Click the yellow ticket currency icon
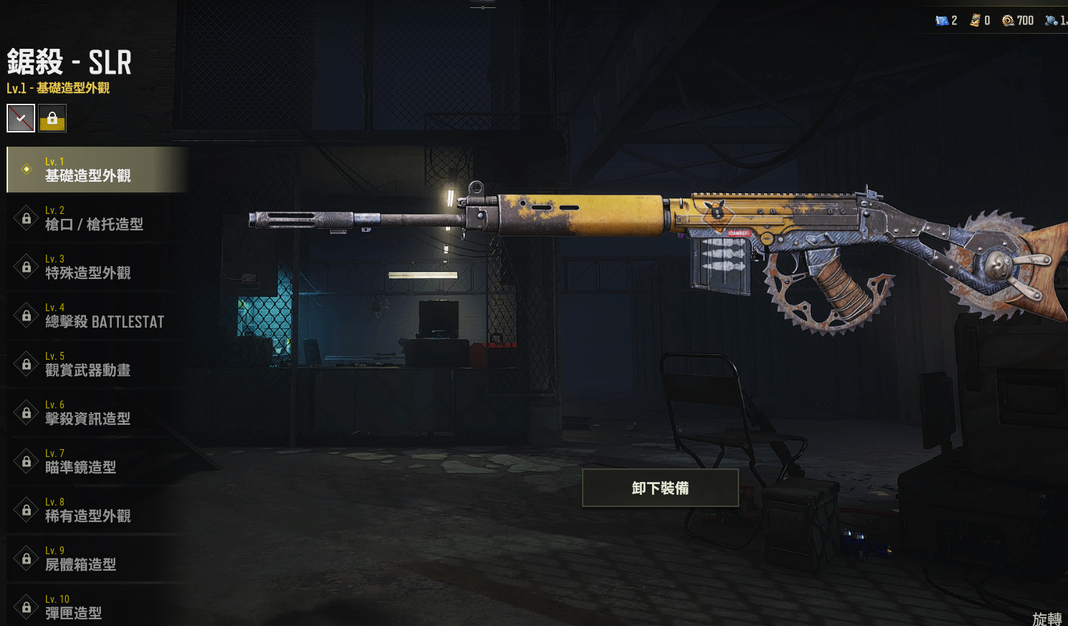This screenshot has height=626, width=1068. click(x=975, y=20)
